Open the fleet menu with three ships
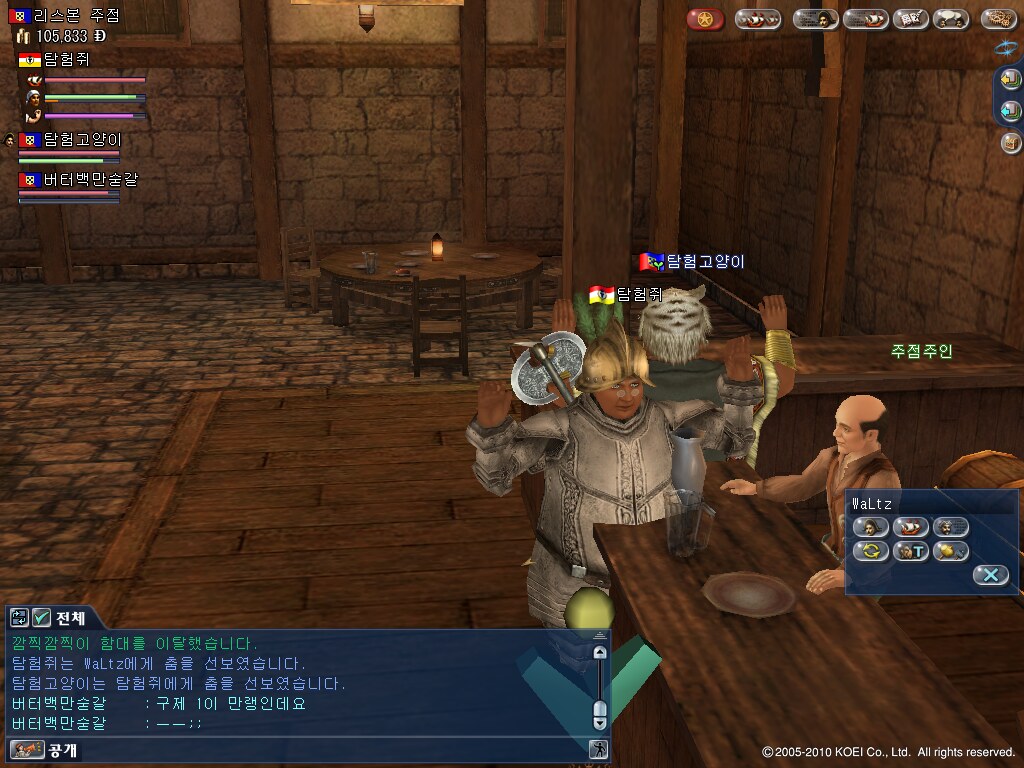Image resolution: width=1024 pixels, height=768 pixels. pos(758,19)
